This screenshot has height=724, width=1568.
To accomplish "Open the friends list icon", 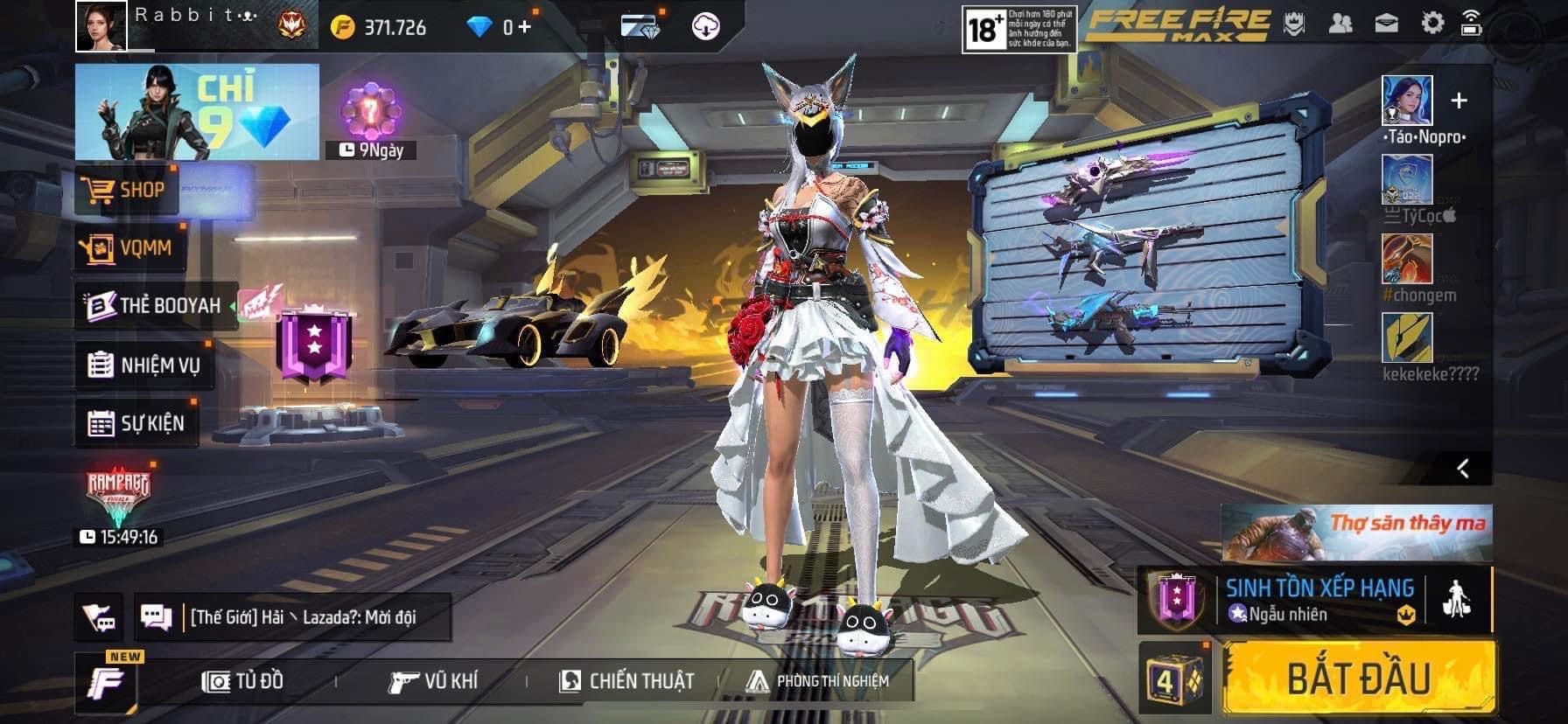I will (1340, 24).
